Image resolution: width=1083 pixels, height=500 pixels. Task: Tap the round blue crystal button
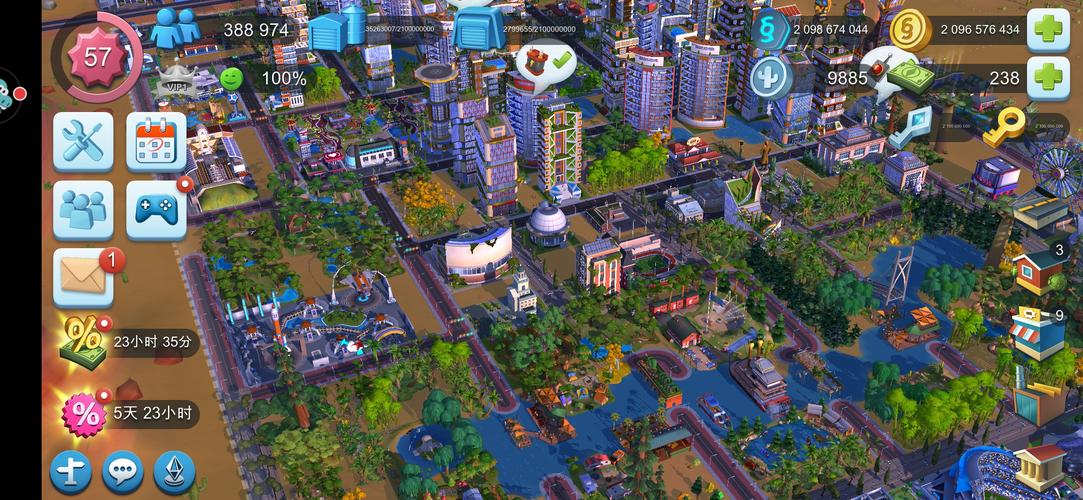(175, 472)
